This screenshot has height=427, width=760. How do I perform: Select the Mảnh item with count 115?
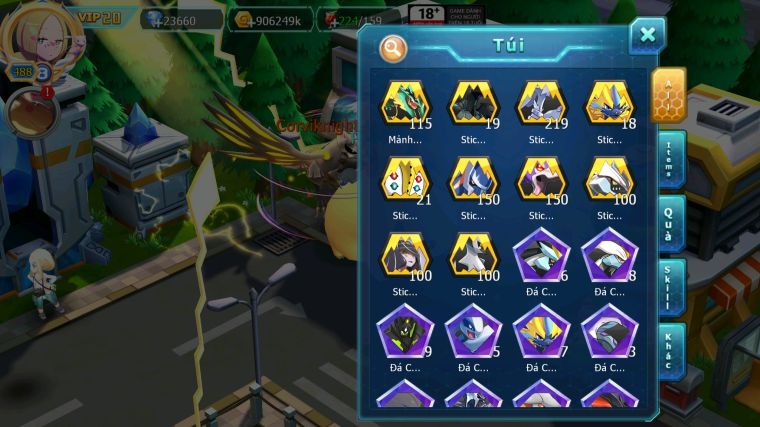tap(405, 104)
